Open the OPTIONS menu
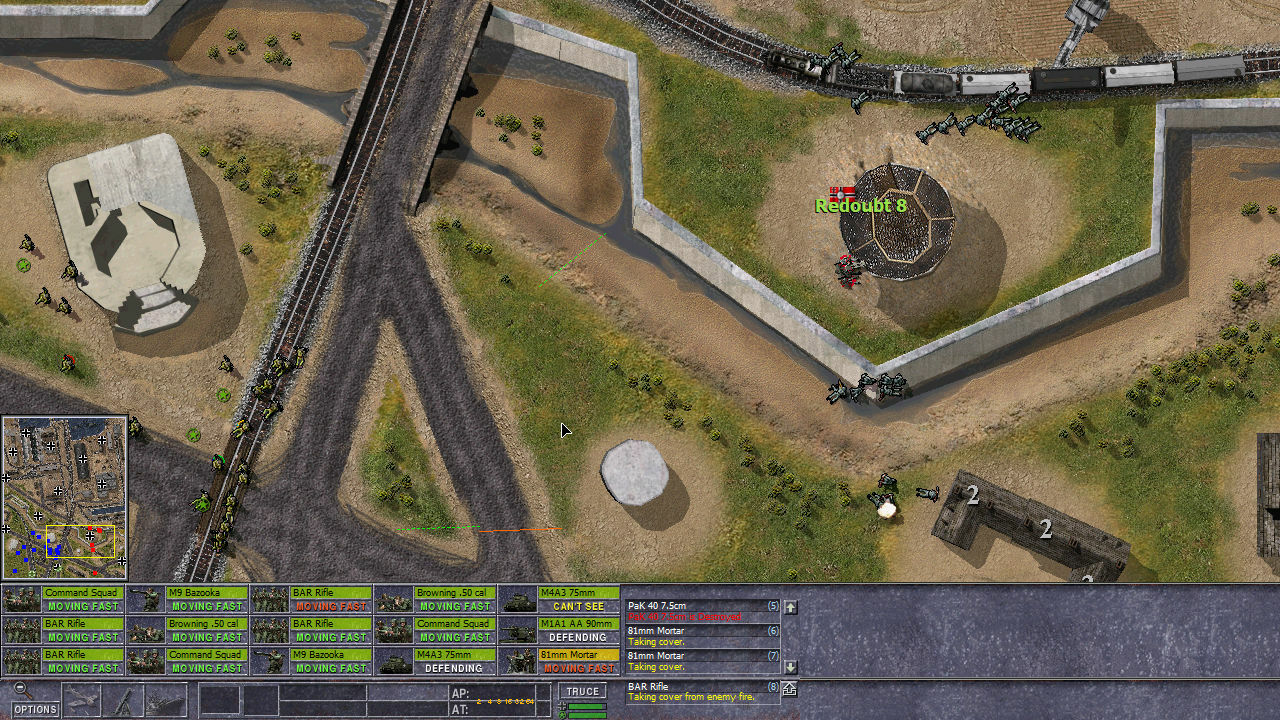Screen dimensions: 1280x720 (x=35, y=709)
